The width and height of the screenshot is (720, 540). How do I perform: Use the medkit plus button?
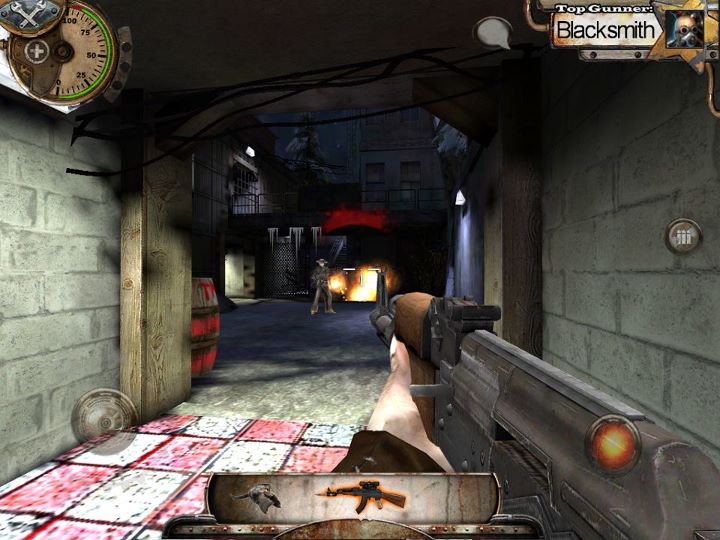click(38, 52)
